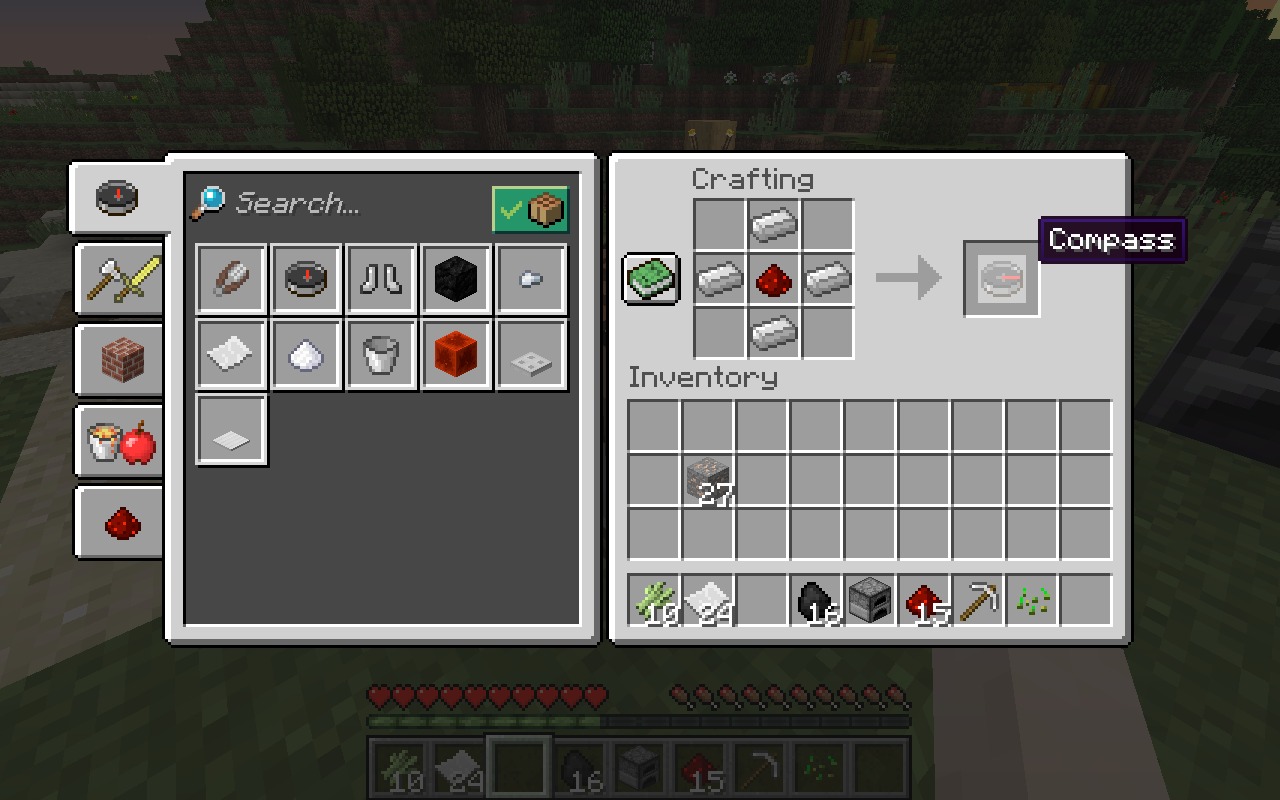Image resolution: width=1280 pixels, height=800 pixels.
Task: Grab the furnace from the hotbar row
Action: click(871, 600)
